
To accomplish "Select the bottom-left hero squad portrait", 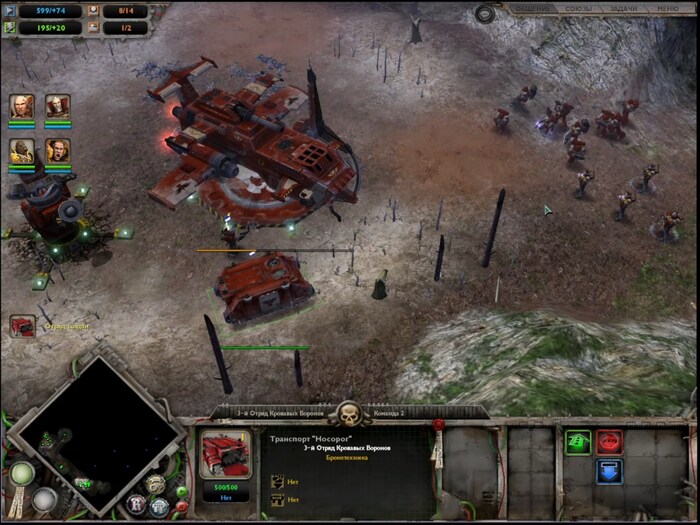I will click(22, 151).
